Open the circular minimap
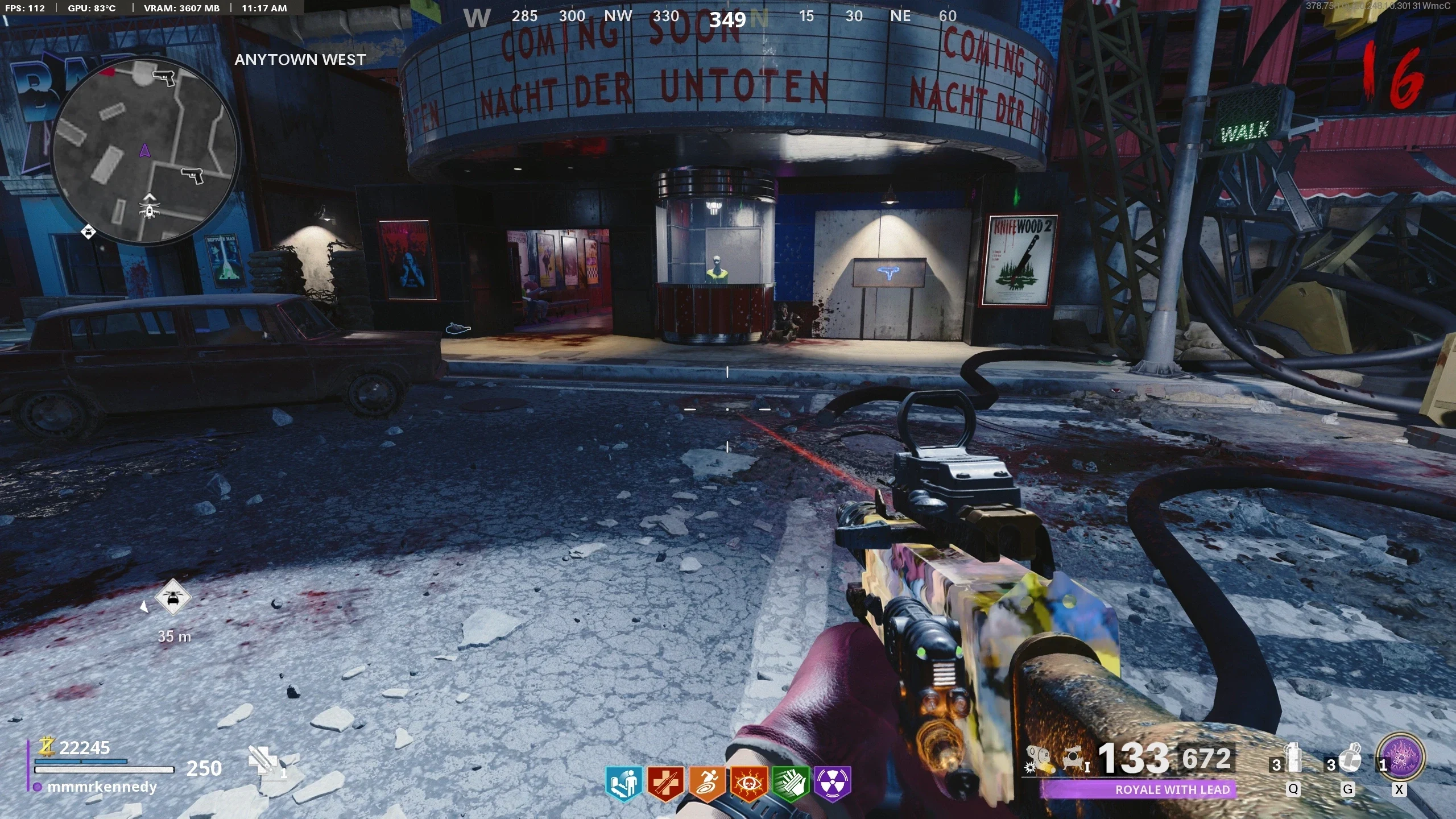The width and height of the screenshot is (1456, 819). click(x=145, y=151)
